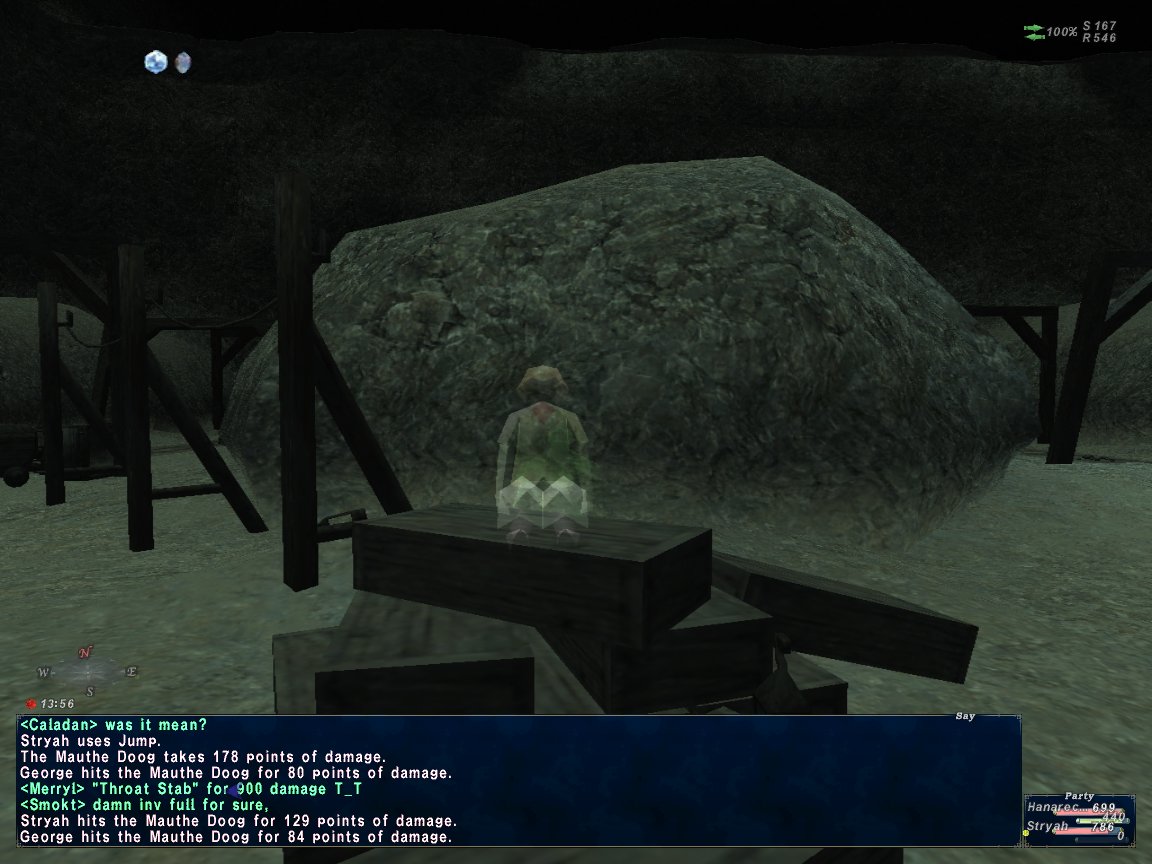Target Stryah in the party list
1152x864 pixels.
click(1045, 827)
